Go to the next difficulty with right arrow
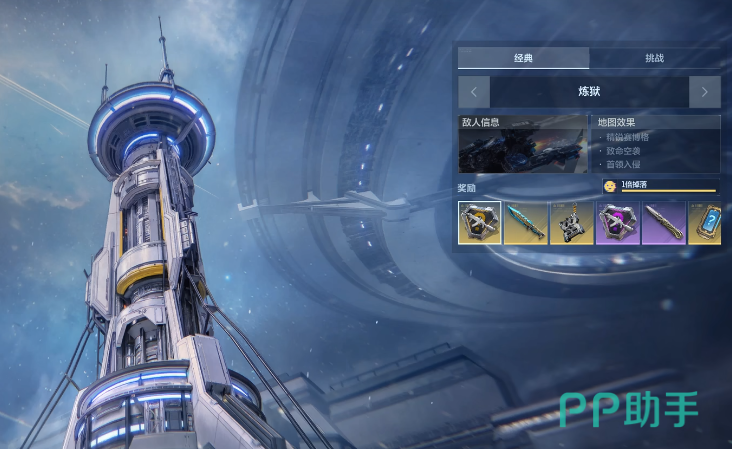Viewport: 732px width, 449px height. coord(704,92)
